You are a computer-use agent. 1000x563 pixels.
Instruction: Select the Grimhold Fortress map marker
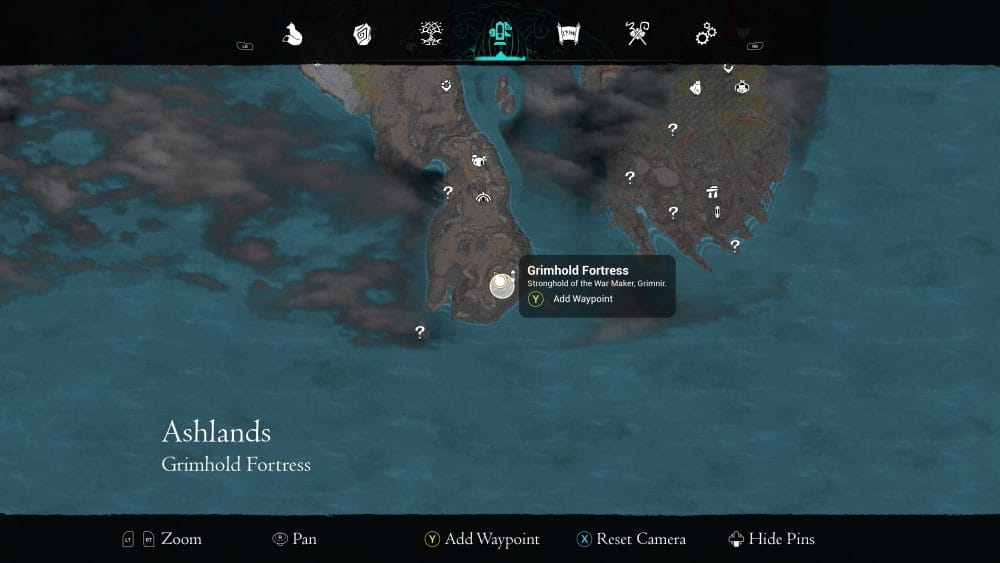pyautogui.click(x=500, y=285)
